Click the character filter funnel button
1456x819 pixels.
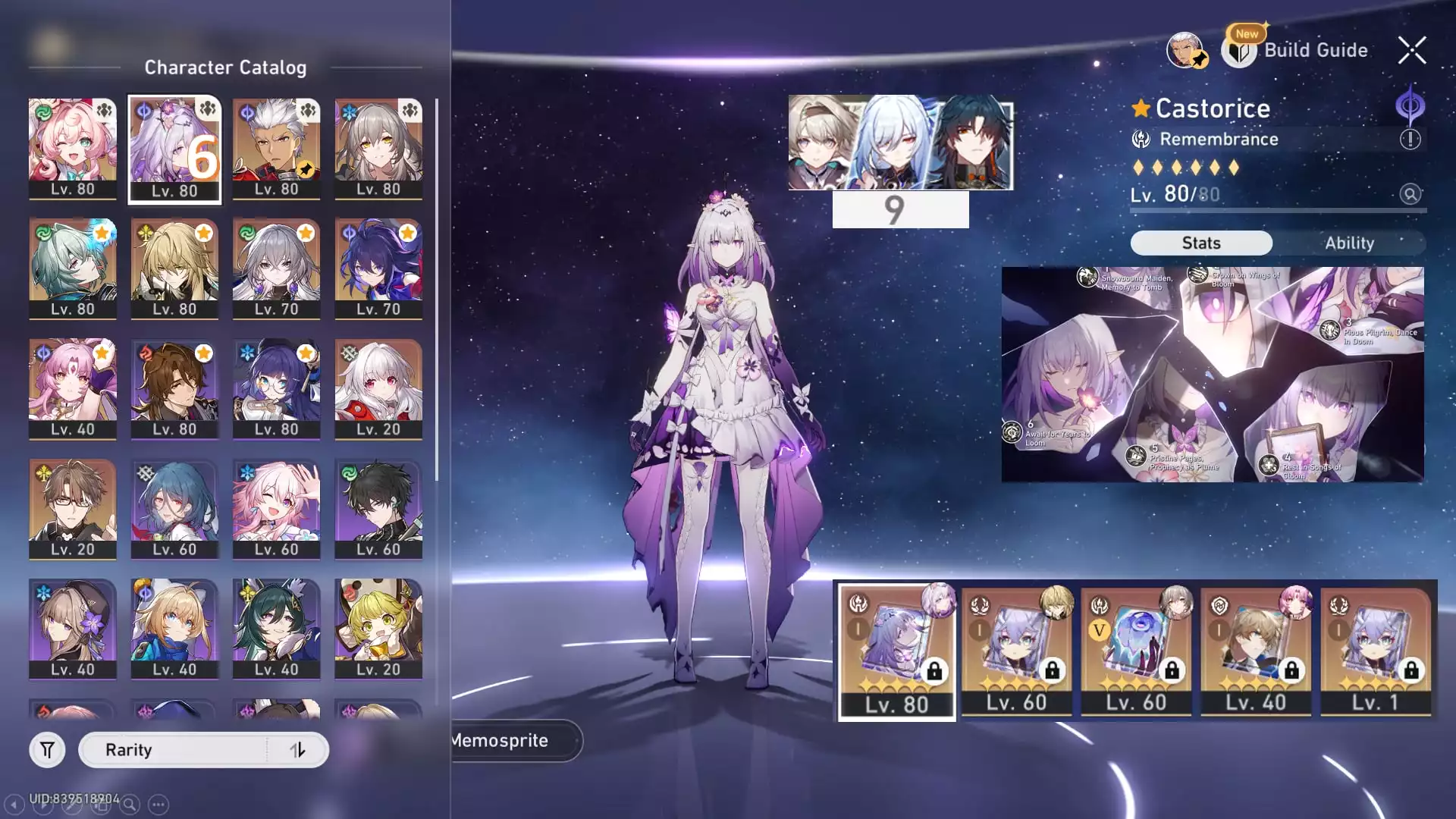tap(47, 750)
